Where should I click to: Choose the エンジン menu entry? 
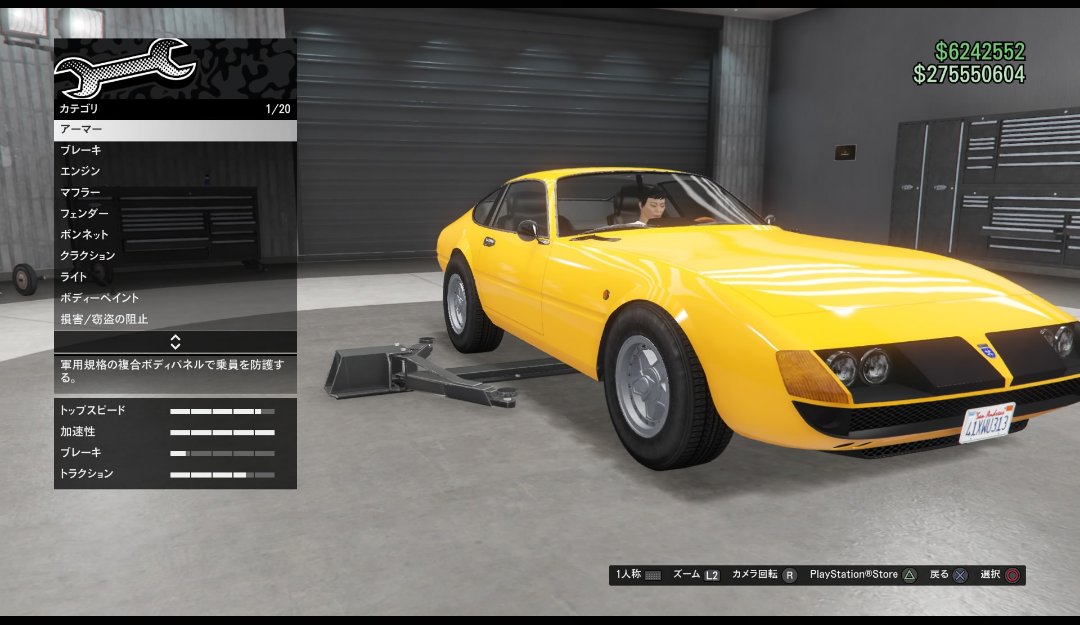175,171
